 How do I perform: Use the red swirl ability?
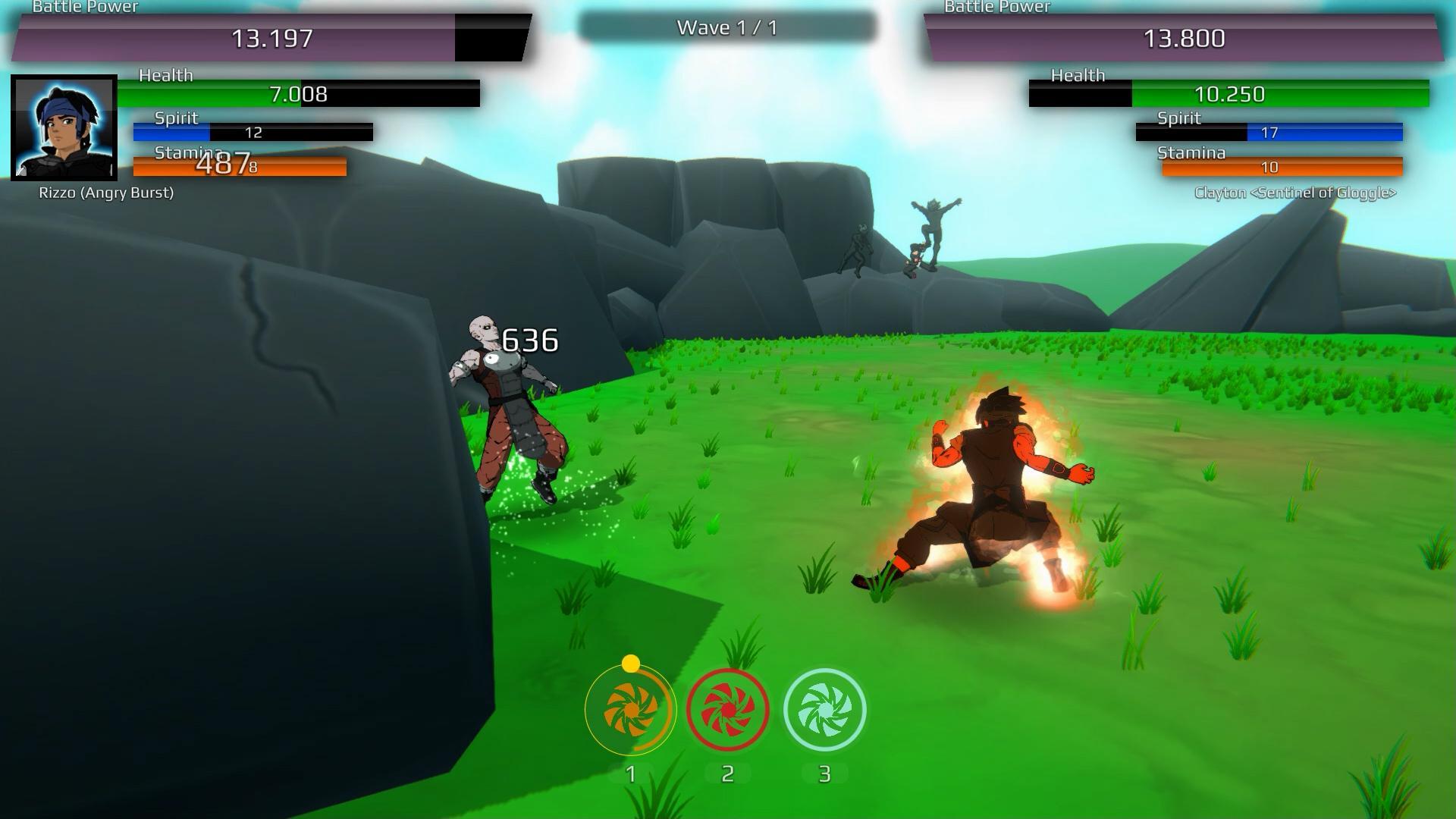[x=727, y=711]
